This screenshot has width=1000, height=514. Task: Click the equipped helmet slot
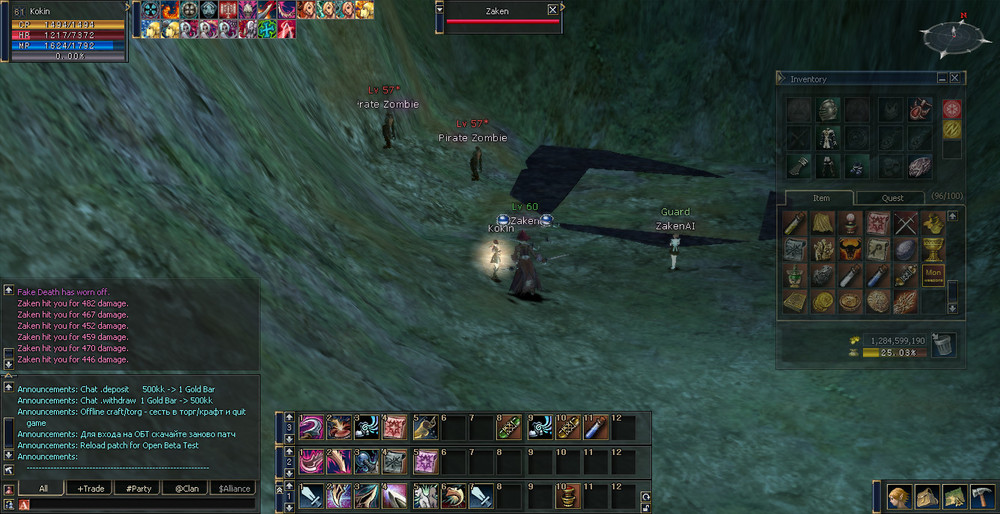(828, 108)
